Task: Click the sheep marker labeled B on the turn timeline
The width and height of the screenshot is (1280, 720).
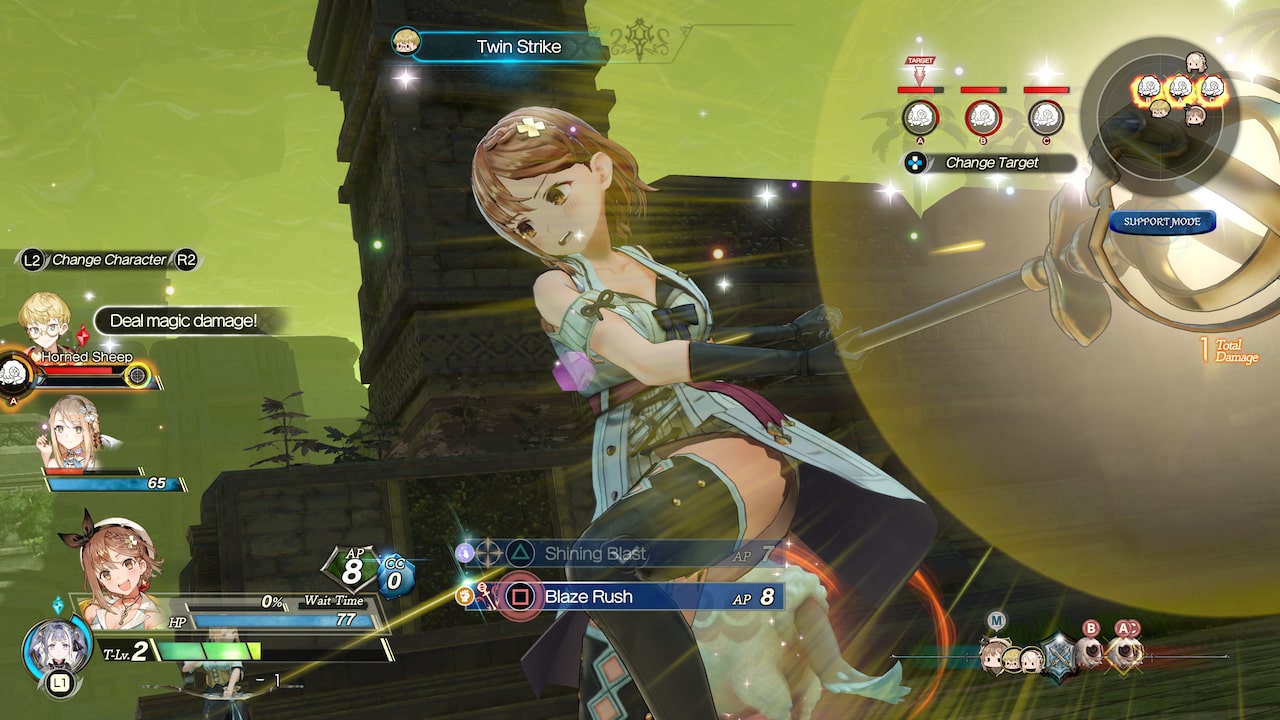Action: 1090,650
